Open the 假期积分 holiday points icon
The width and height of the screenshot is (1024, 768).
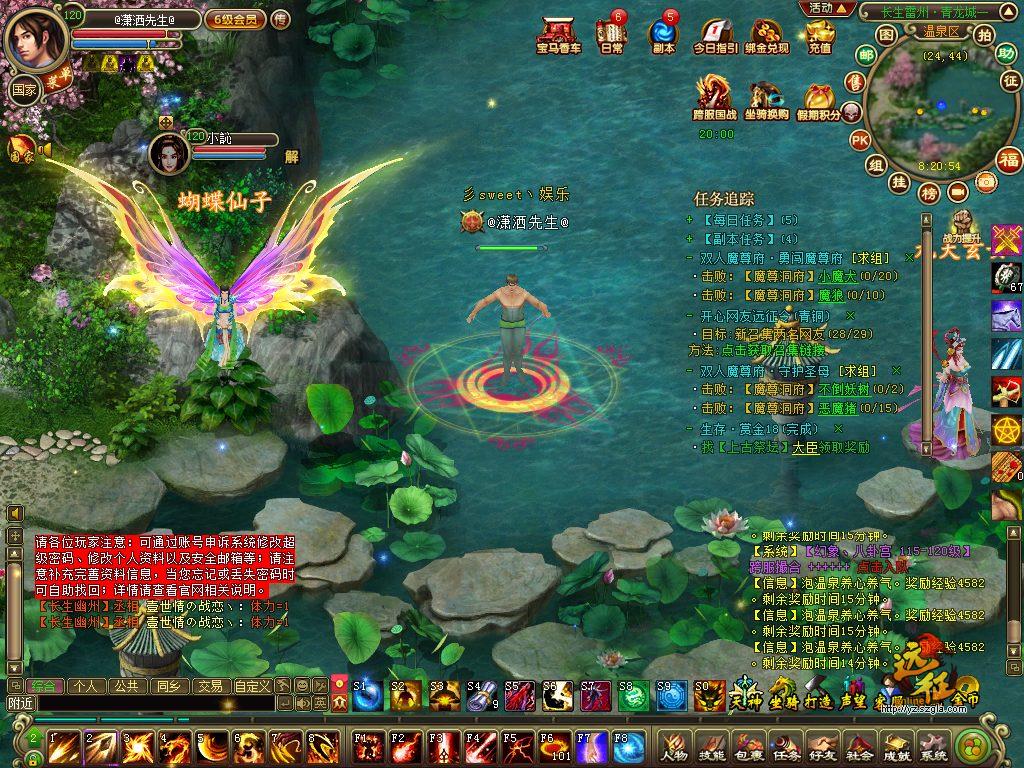[819, 101]
